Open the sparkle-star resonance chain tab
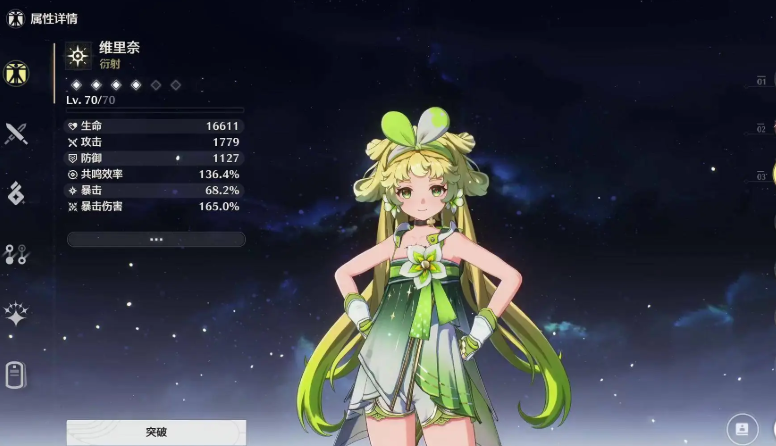The height and width of the screenshot is (446, 776). click(16, 315)
